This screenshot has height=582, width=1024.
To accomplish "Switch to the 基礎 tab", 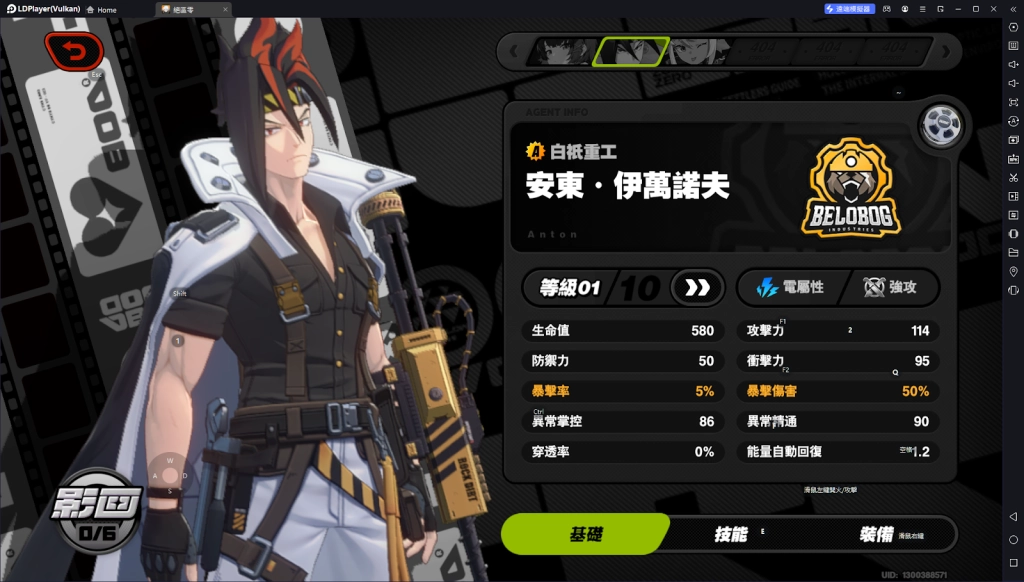I will (585, 534).
